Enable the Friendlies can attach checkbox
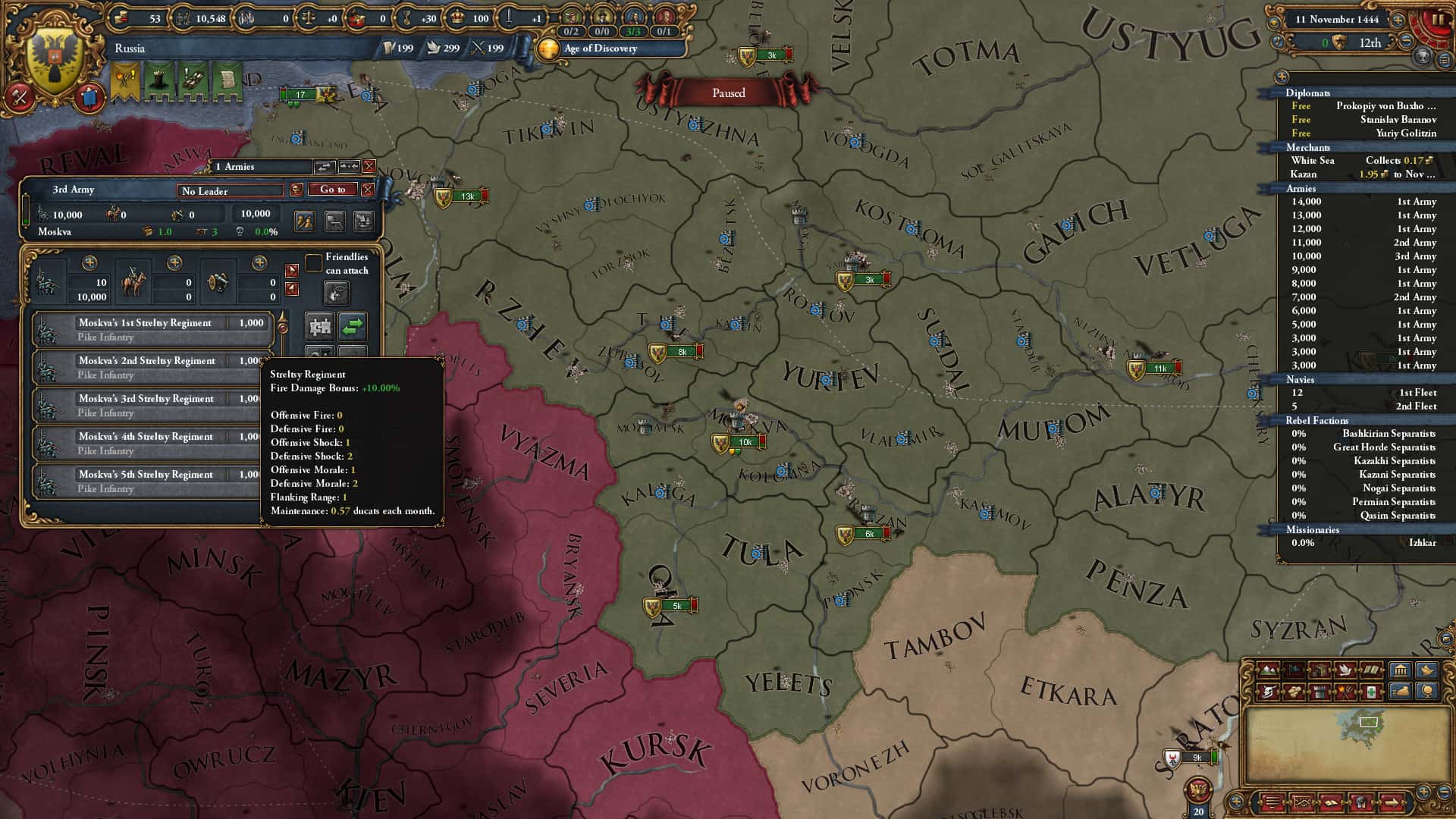1456x819 pixels. click(x=314, y=263)
